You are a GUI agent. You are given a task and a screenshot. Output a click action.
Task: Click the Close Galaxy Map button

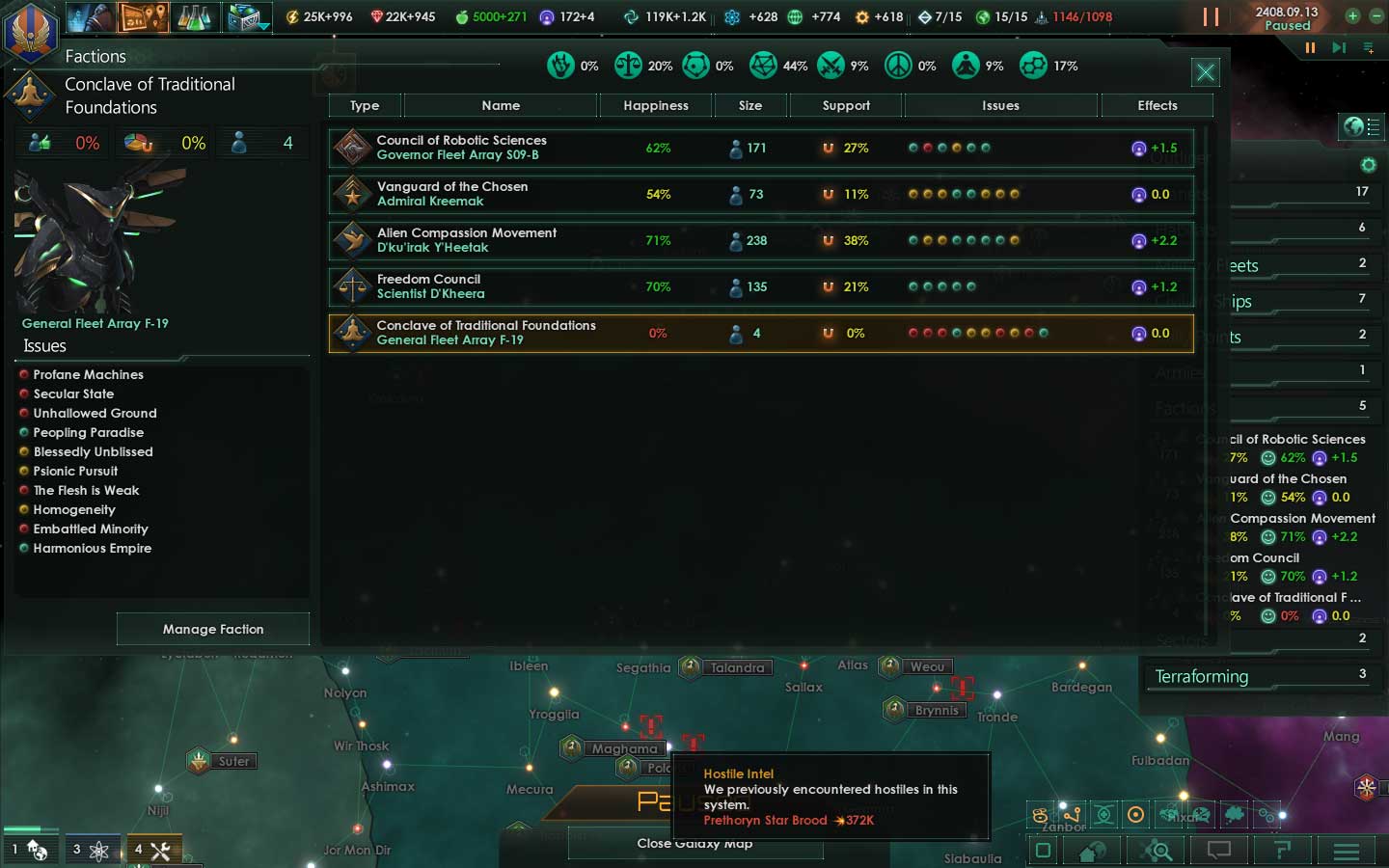[694, 842]
